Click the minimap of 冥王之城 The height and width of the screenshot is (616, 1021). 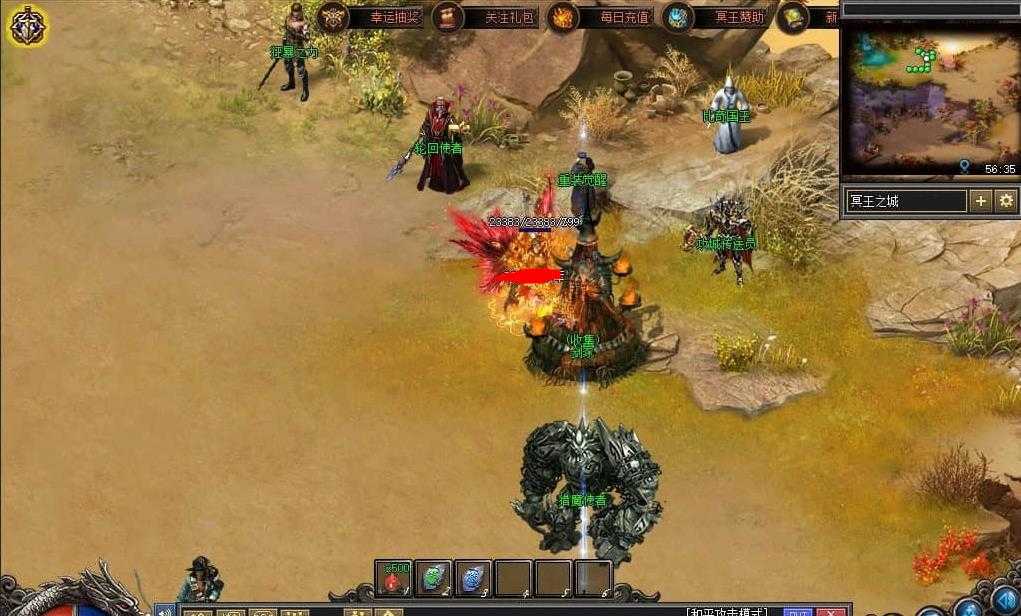click(x=929, y=99)
